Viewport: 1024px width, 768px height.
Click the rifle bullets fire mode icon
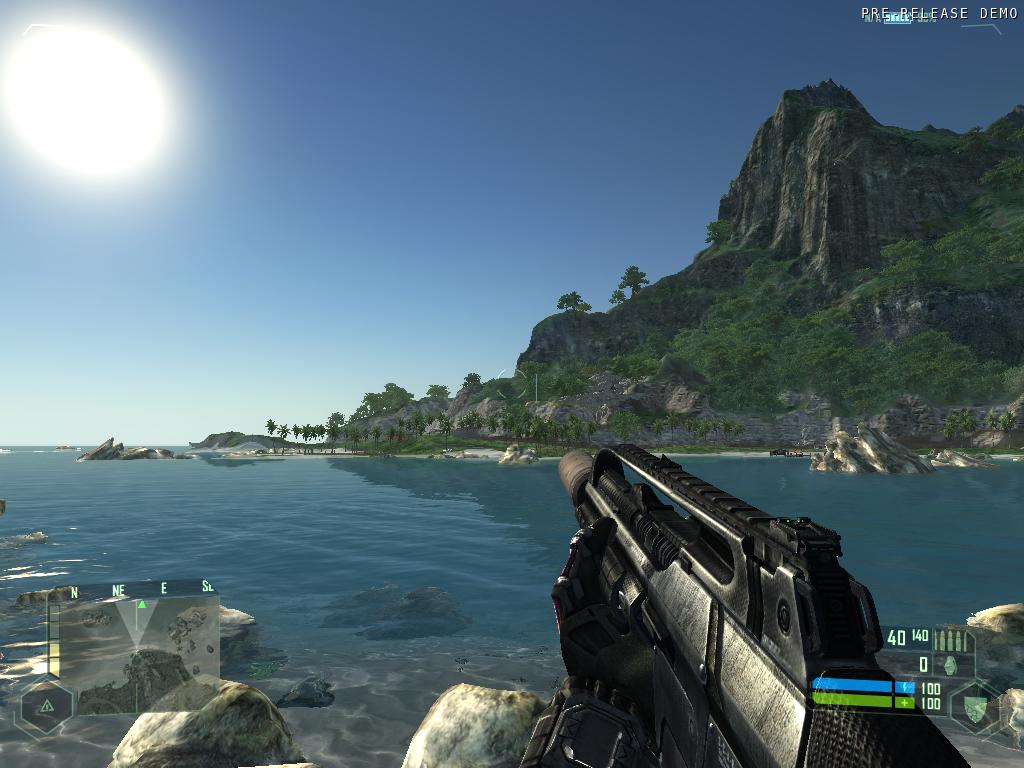(x=950, y=642)
